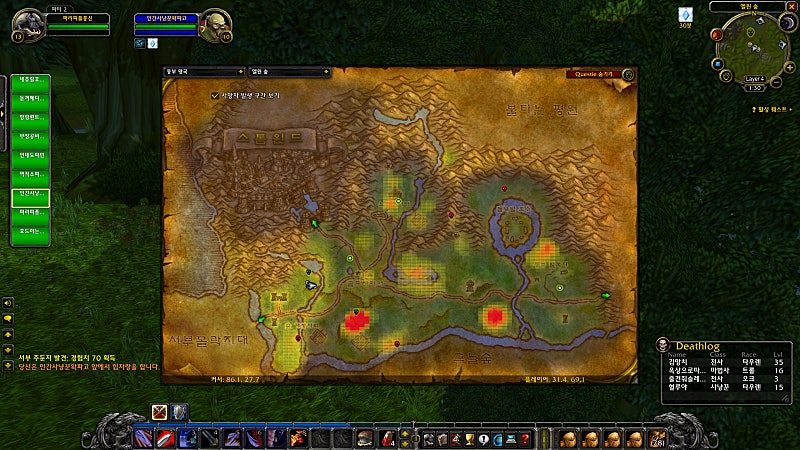Open the Elwynn Forest zone dropdown
Screen dimensions: 800x450
(x=289, y=72)
